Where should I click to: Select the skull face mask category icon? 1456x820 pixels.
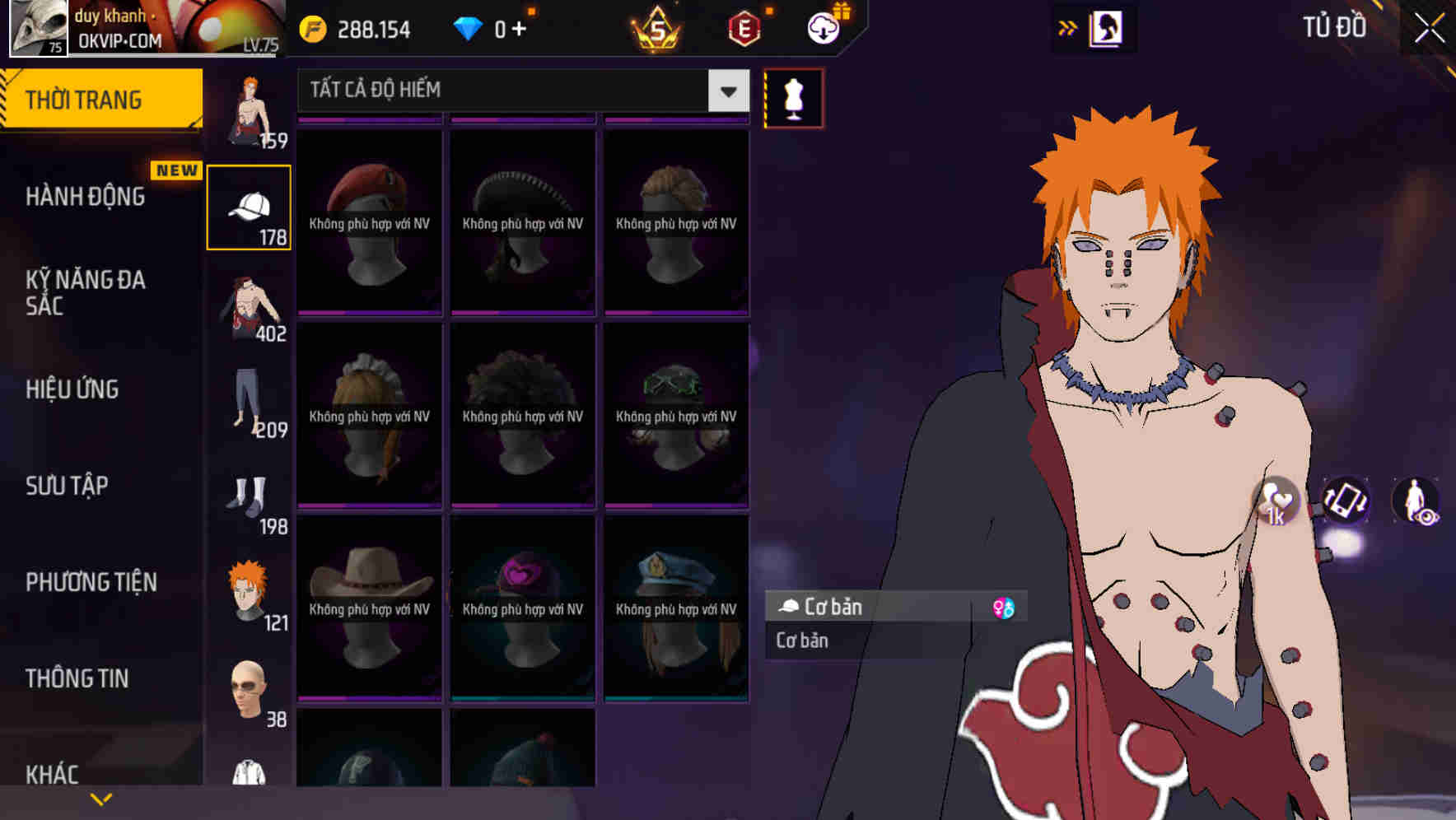pos(248,687)
